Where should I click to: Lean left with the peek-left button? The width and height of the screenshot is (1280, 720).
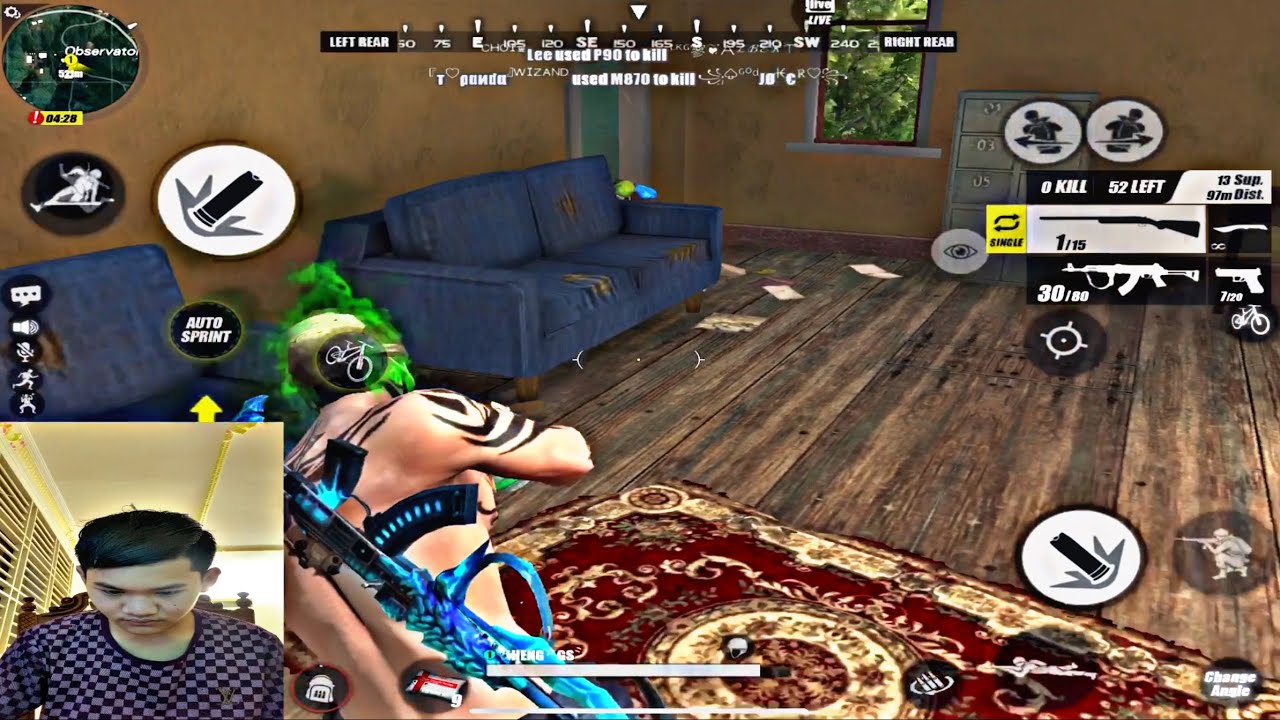[1042, 131]
